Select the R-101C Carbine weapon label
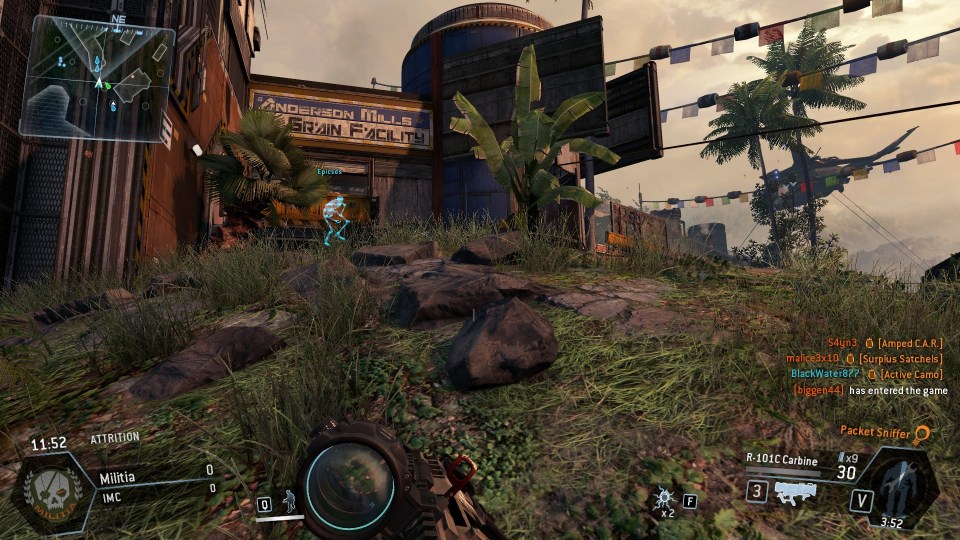 [x=781, y=460]
